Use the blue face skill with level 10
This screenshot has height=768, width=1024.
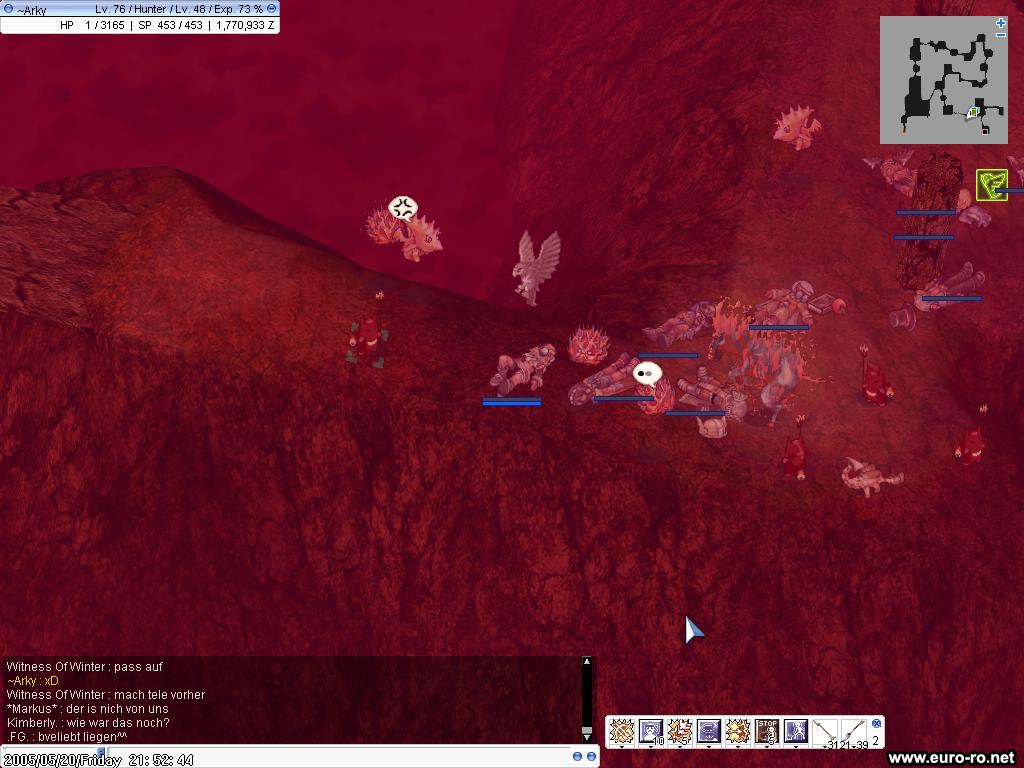pyautogui.click(x=651, y=732)
